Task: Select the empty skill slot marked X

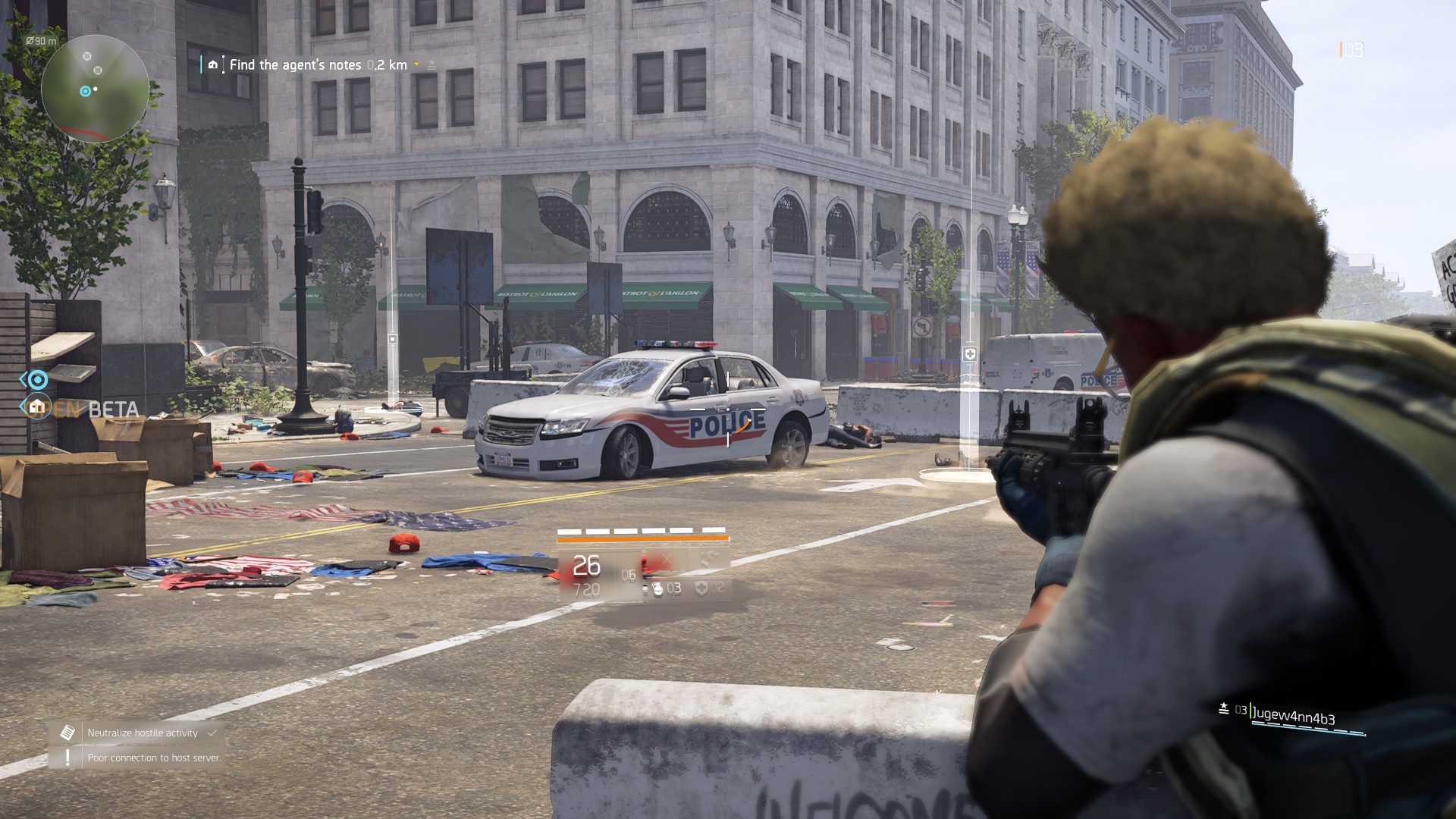Action: click(666, 560)
